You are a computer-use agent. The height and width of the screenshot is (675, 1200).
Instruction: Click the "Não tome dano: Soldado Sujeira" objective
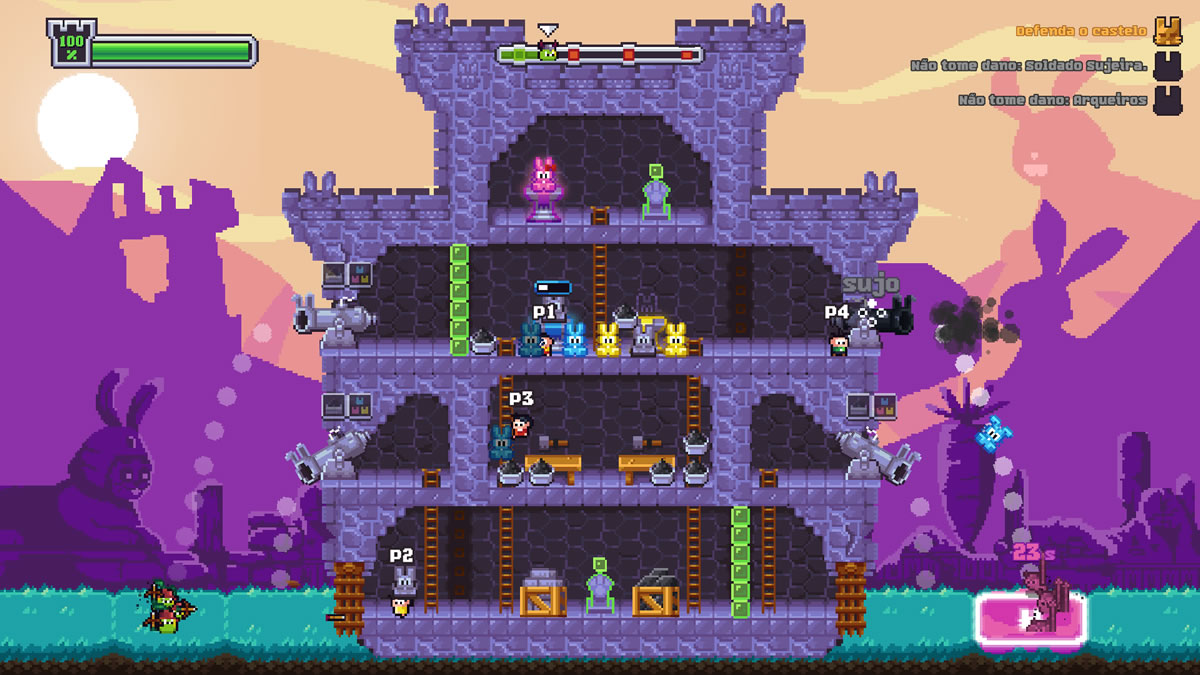point(1029,66)
